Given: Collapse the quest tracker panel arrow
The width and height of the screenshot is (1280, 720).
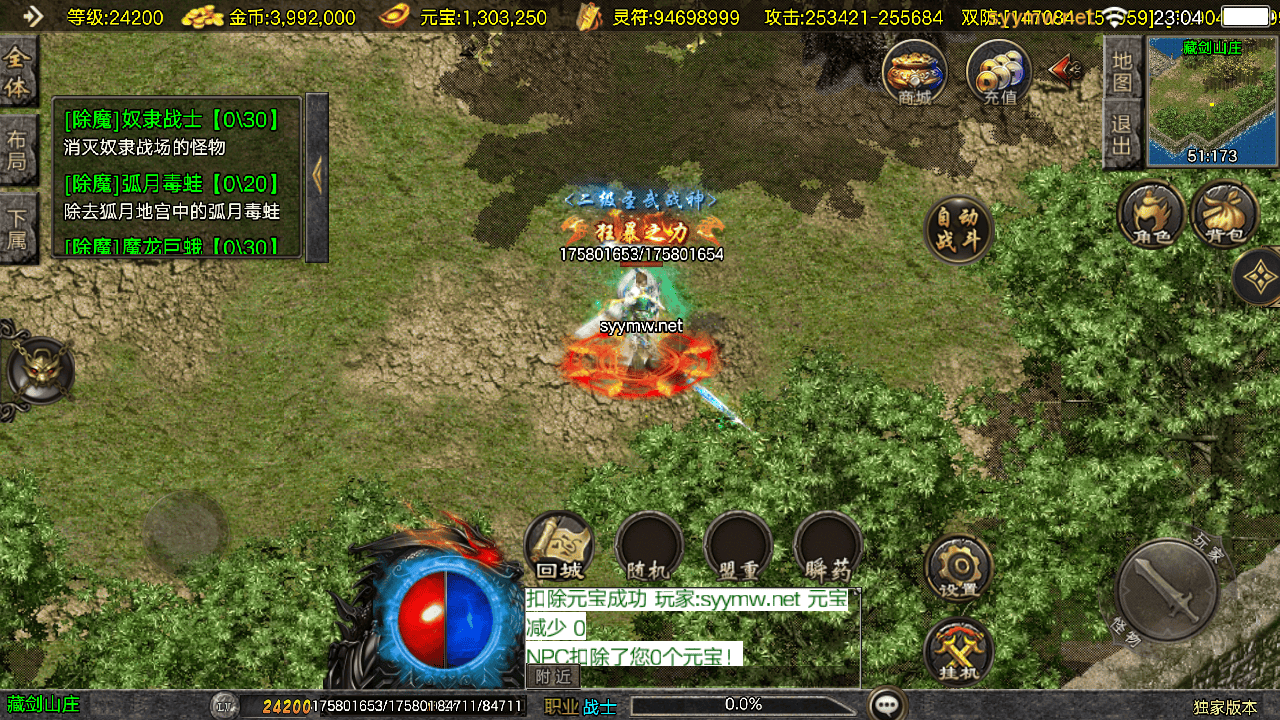Looking at the screenshot, I should [317, 177].
